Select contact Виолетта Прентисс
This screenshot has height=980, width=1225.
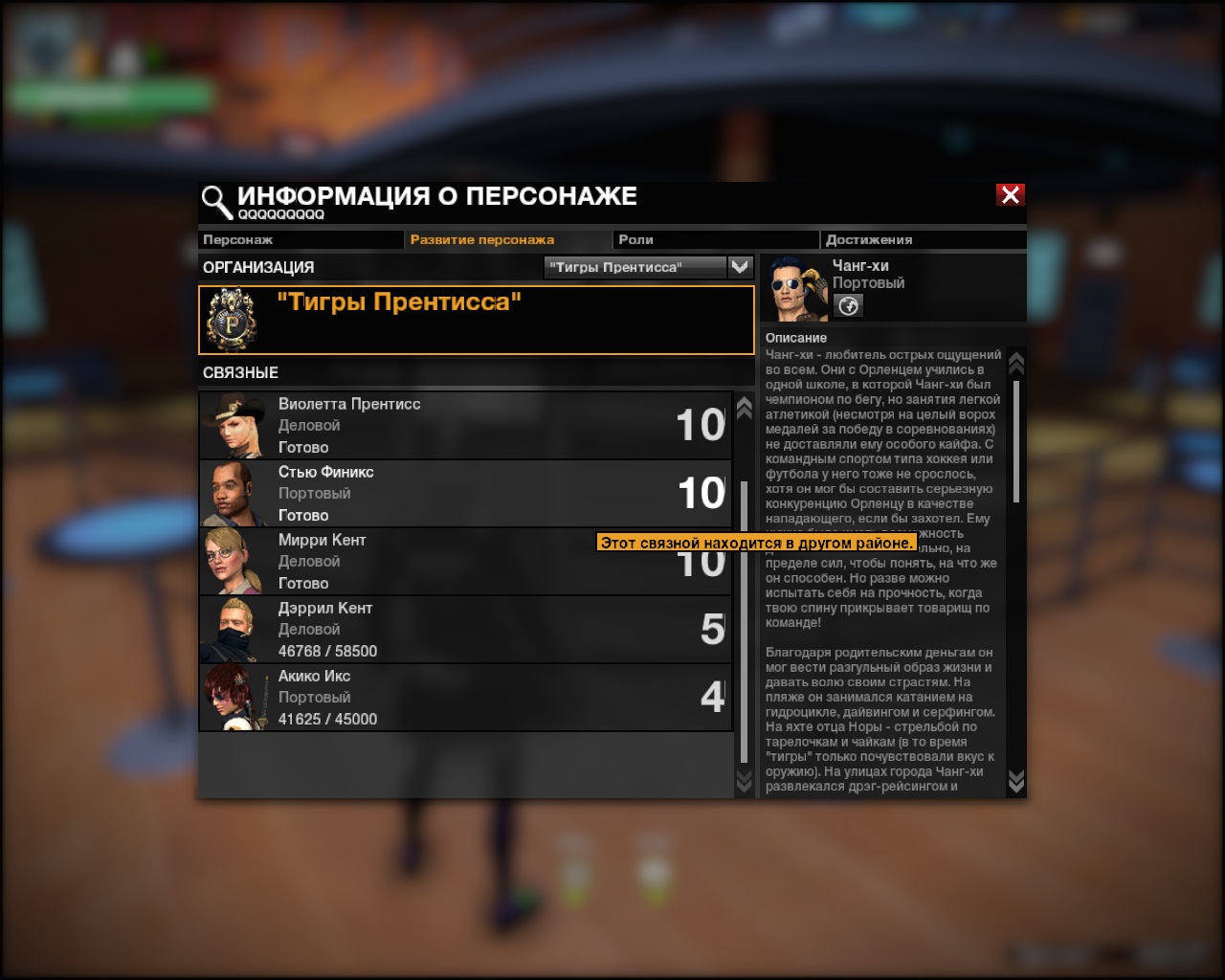(x=465, y=426)
